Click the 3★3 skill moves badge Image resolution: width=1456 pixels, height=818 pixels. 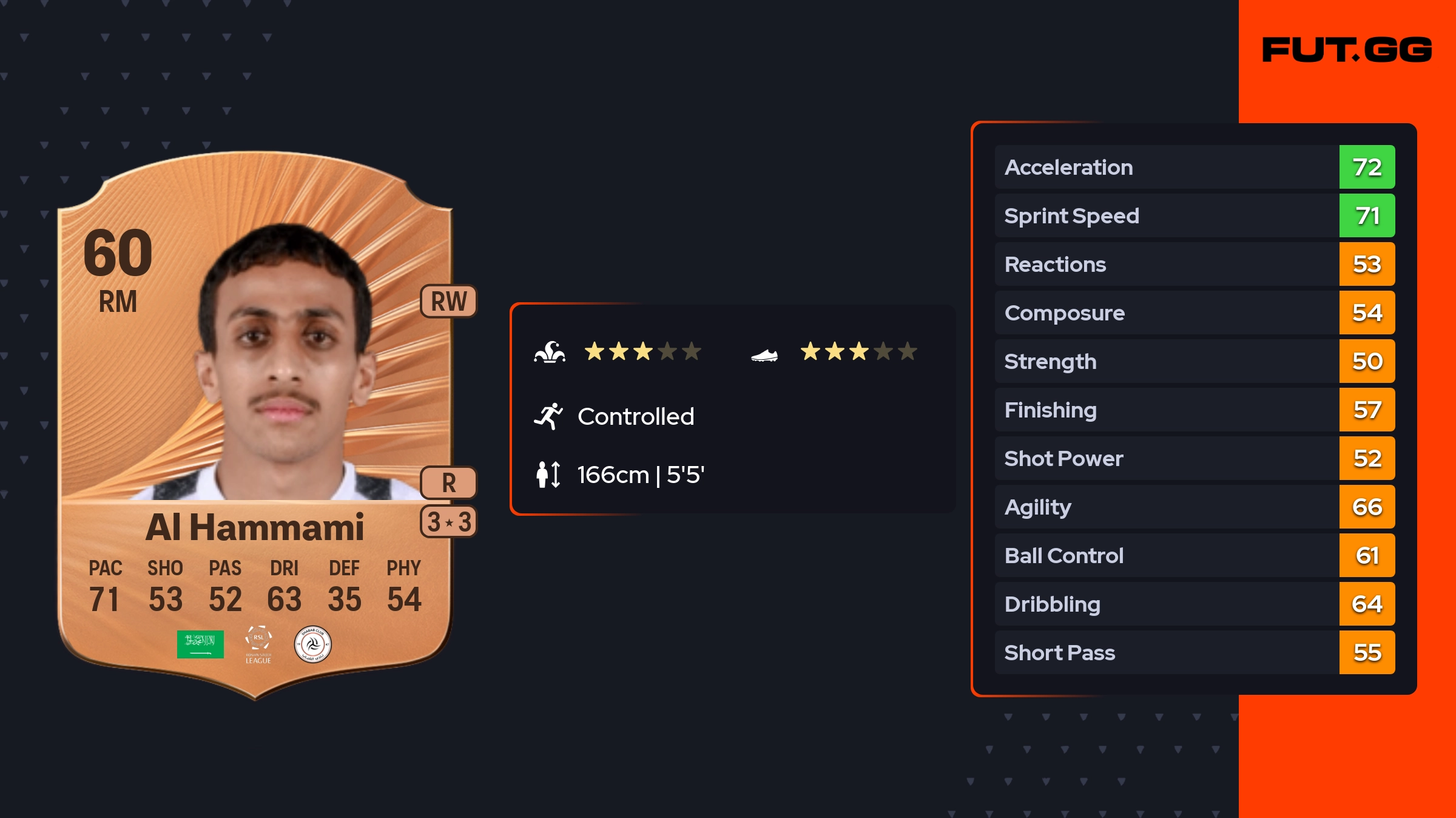click(449, 522)
